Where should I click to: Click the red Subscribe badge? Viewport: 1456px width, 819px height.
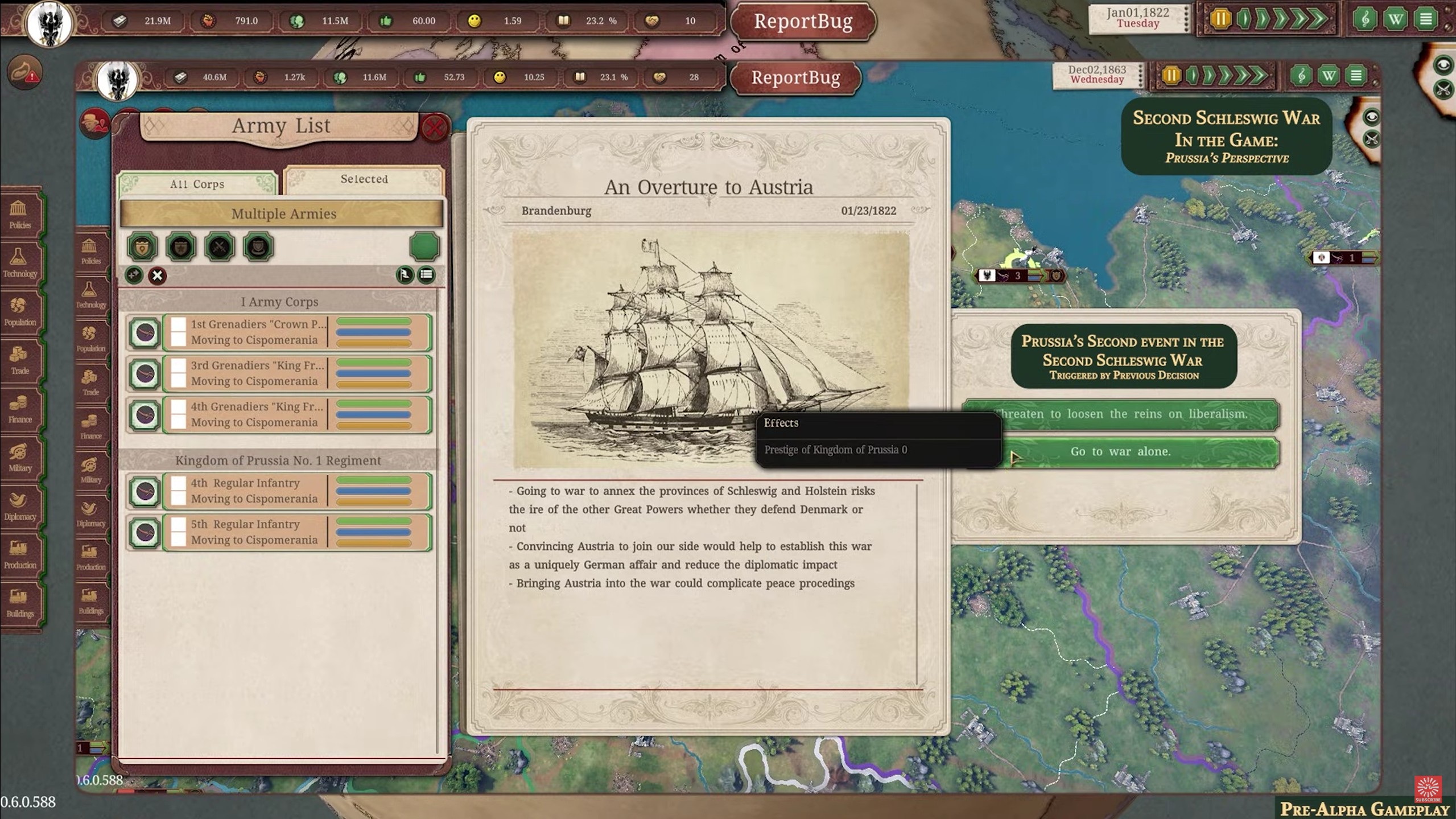(x=1428, y=789)
